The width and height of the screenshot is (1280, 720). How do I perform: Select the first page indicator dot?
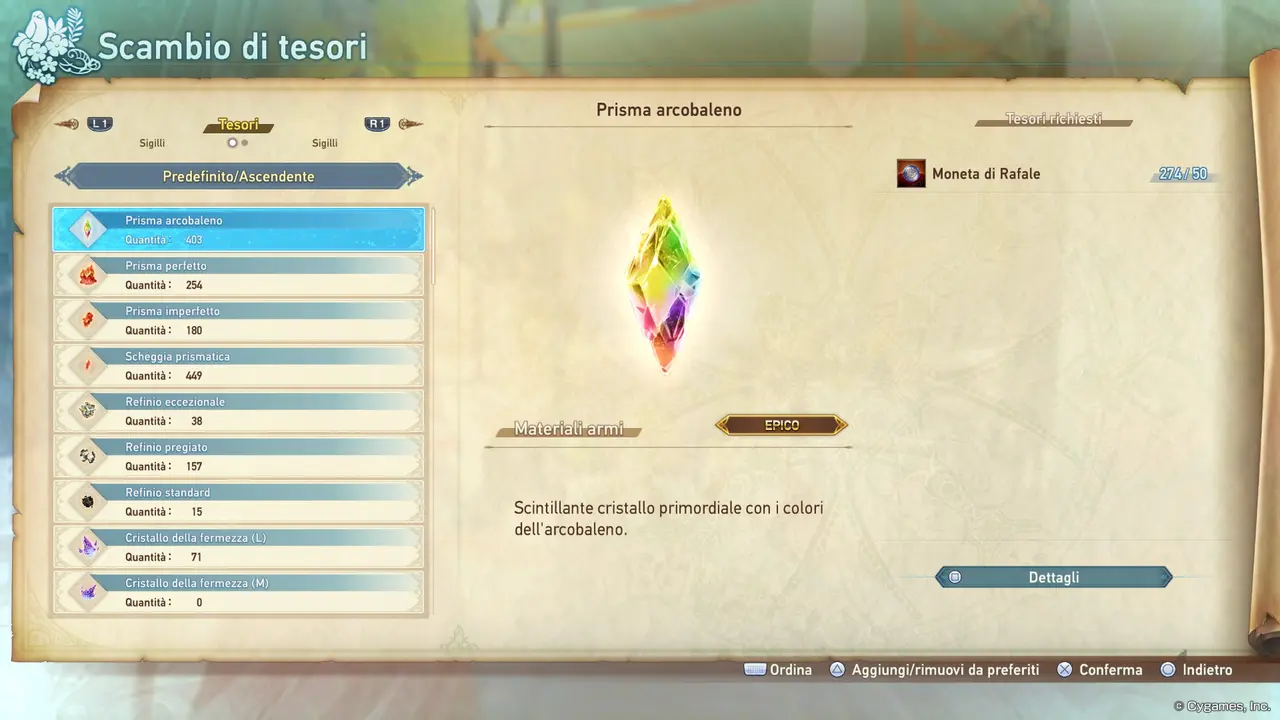[x=231, y=142]
